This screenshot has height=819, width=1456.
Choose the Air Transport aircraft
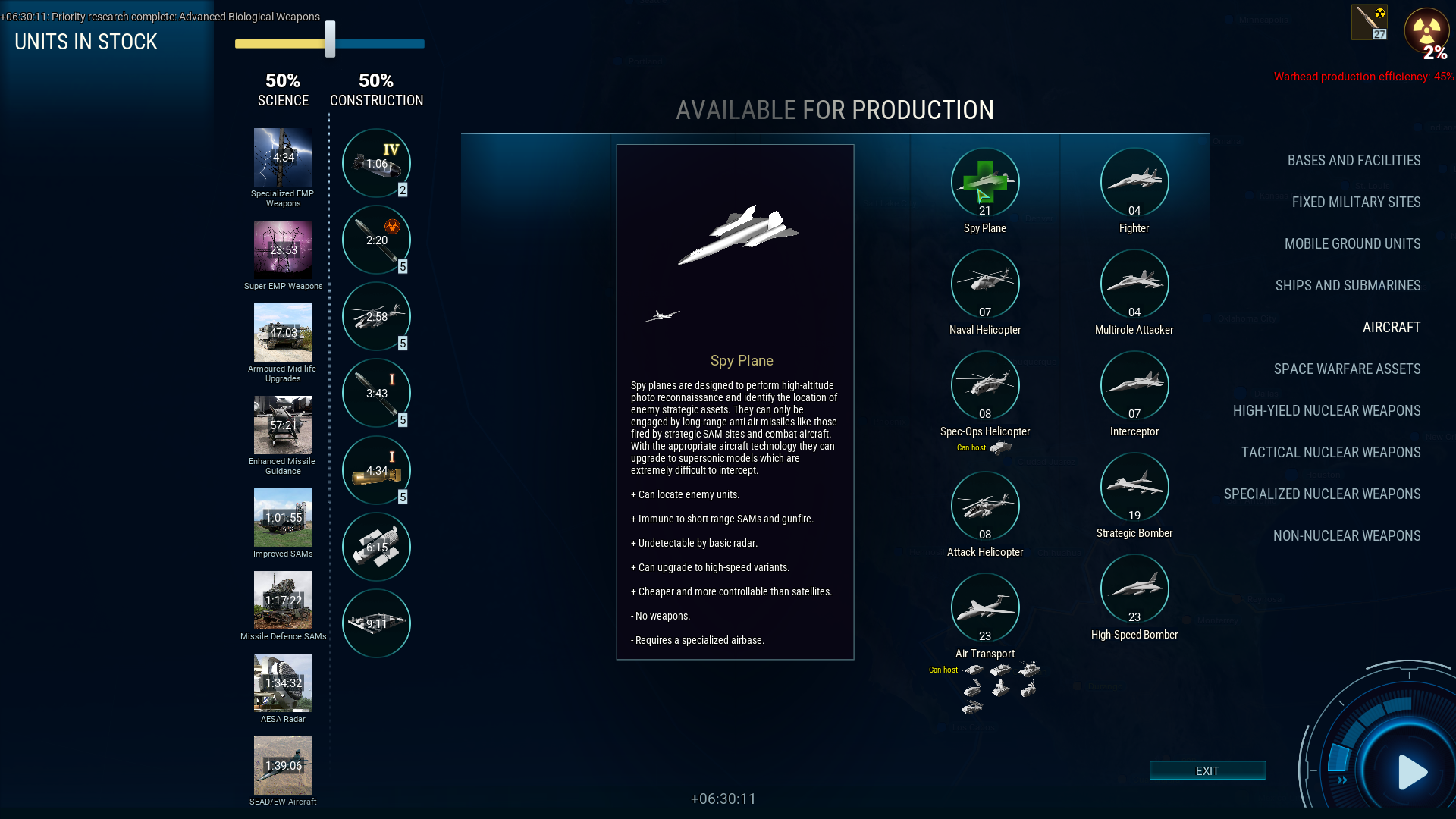(984, 608)
